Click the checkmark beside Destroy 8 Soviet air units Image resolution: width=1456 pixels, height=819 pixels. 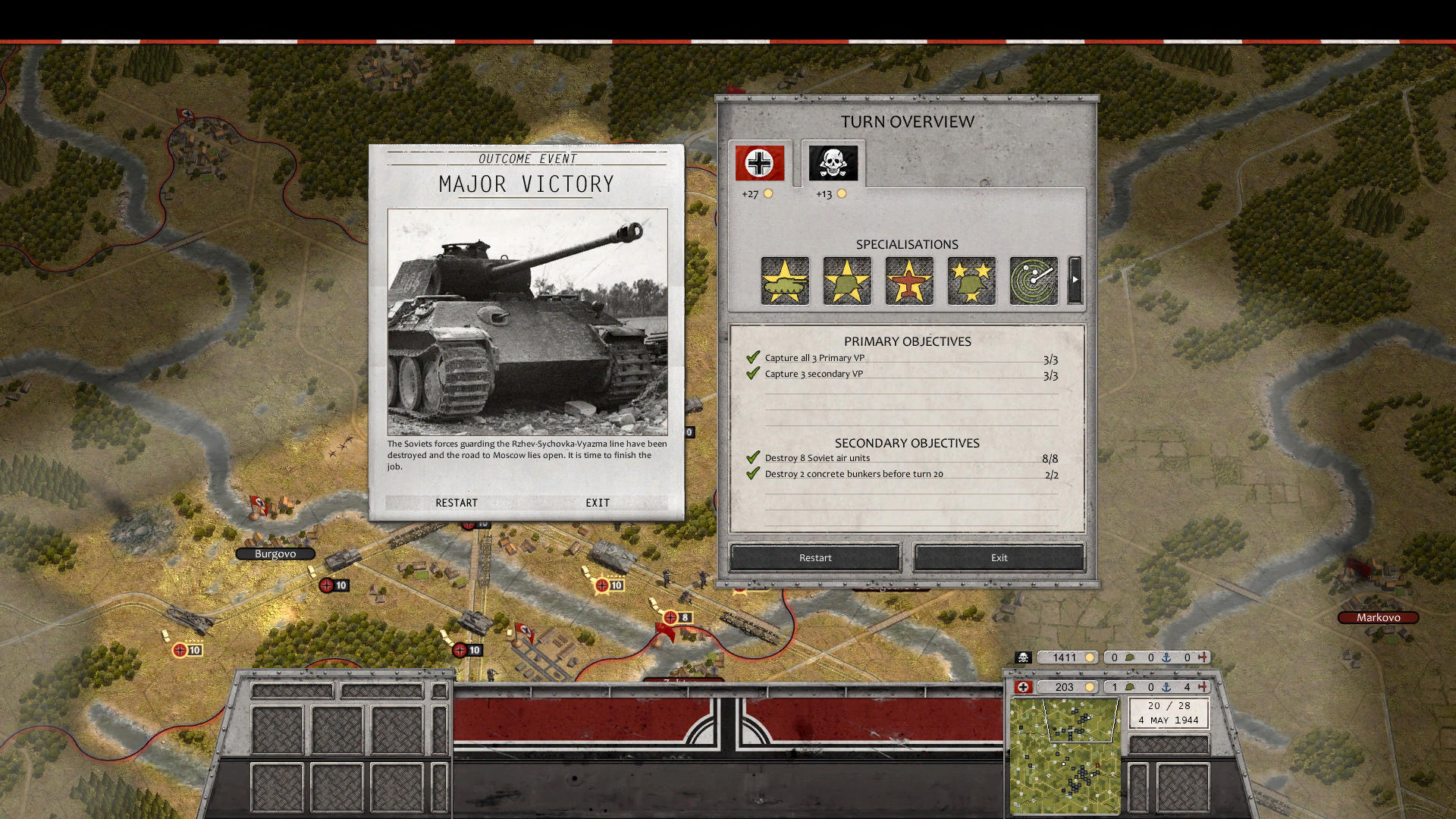(x=753, y=457)
